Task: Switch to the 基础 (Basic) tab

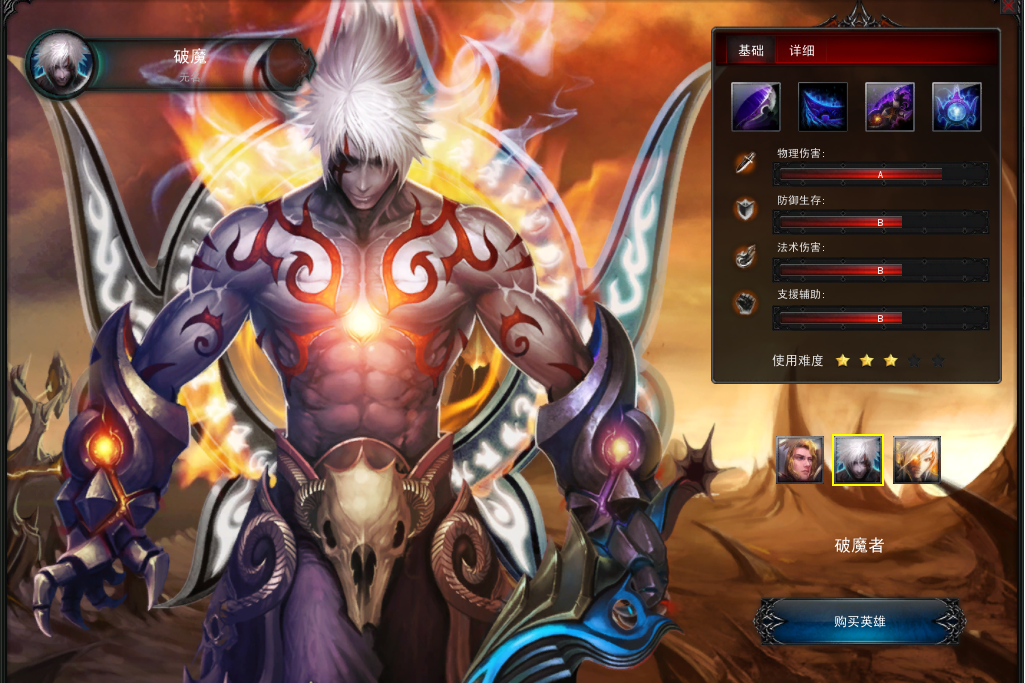Action: click(x=750, y=51)
